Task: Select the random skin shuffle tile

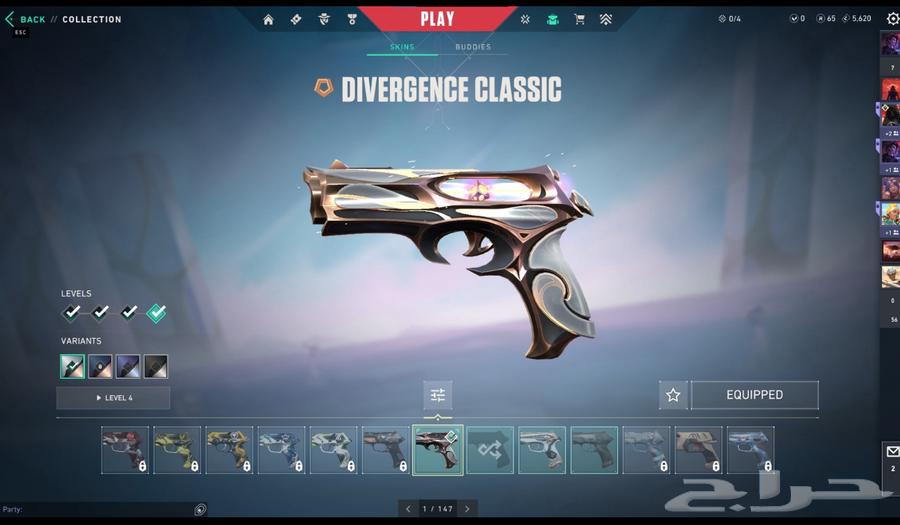Action: (490, 450)
